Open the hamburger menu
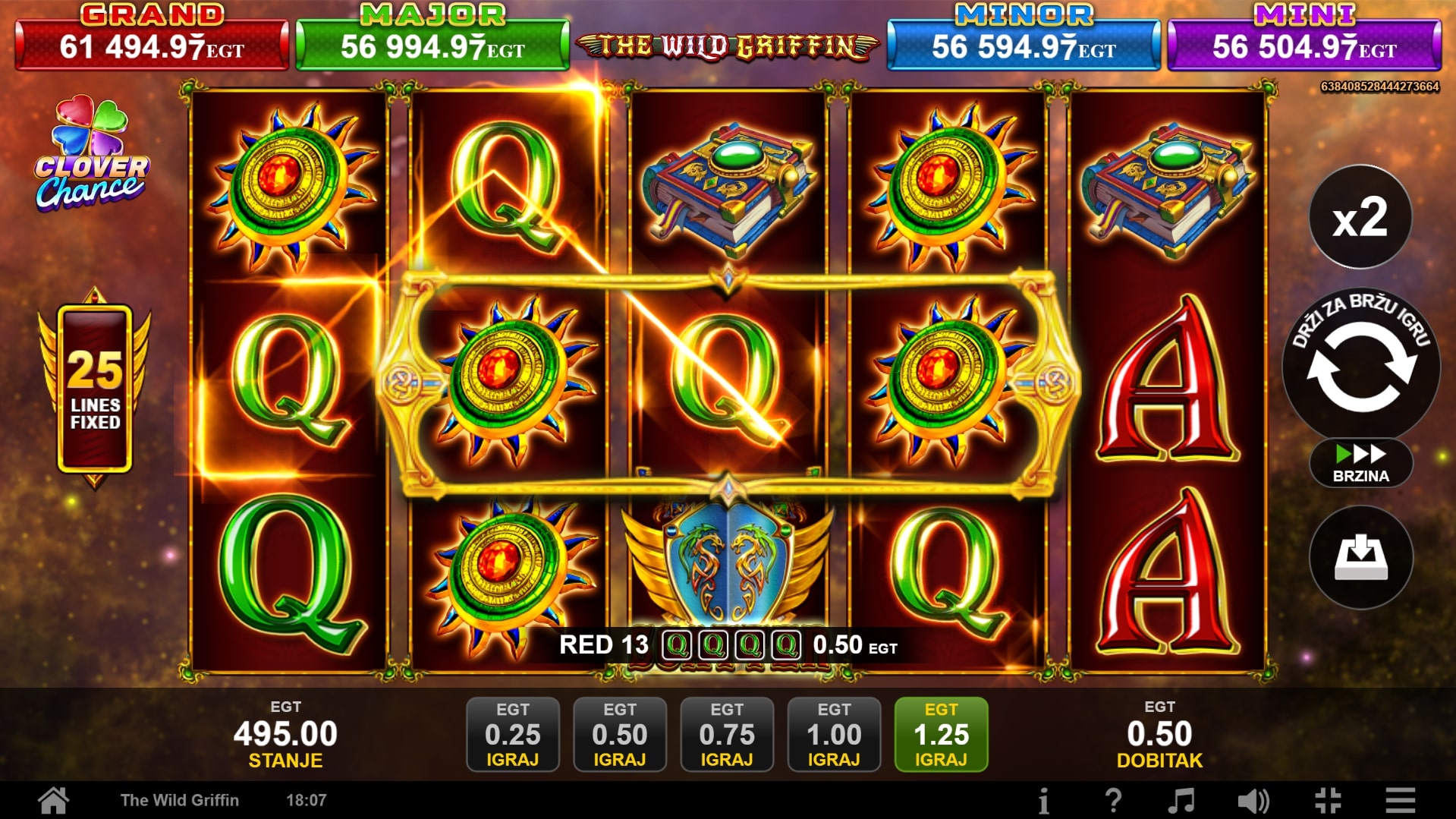The height and width of the screenshot is (819, 1456). pyautogui.click(x=1400, y=800)
